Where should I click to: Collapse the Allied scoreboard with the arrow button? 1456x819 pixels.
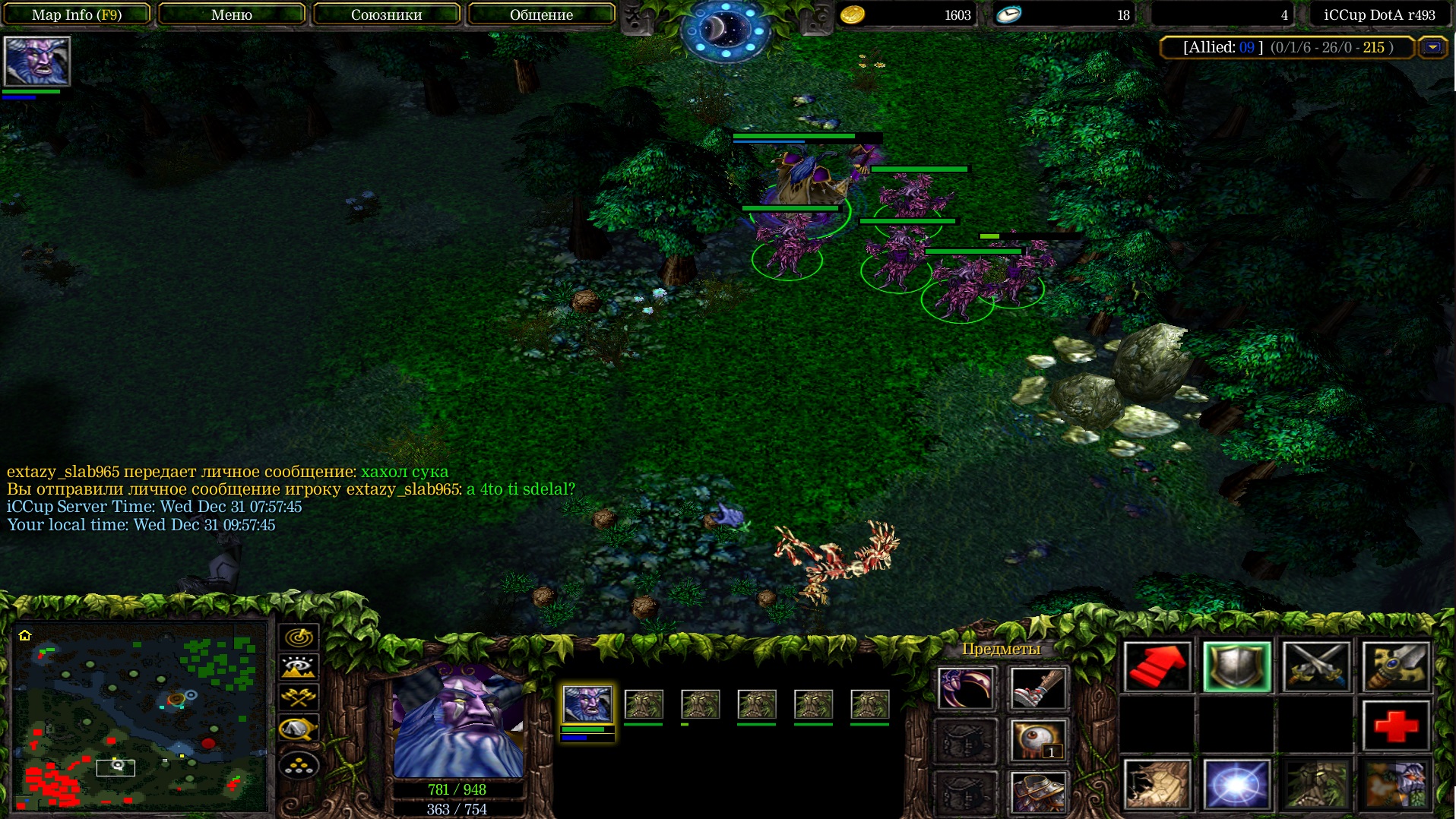tap(1432, 47)
